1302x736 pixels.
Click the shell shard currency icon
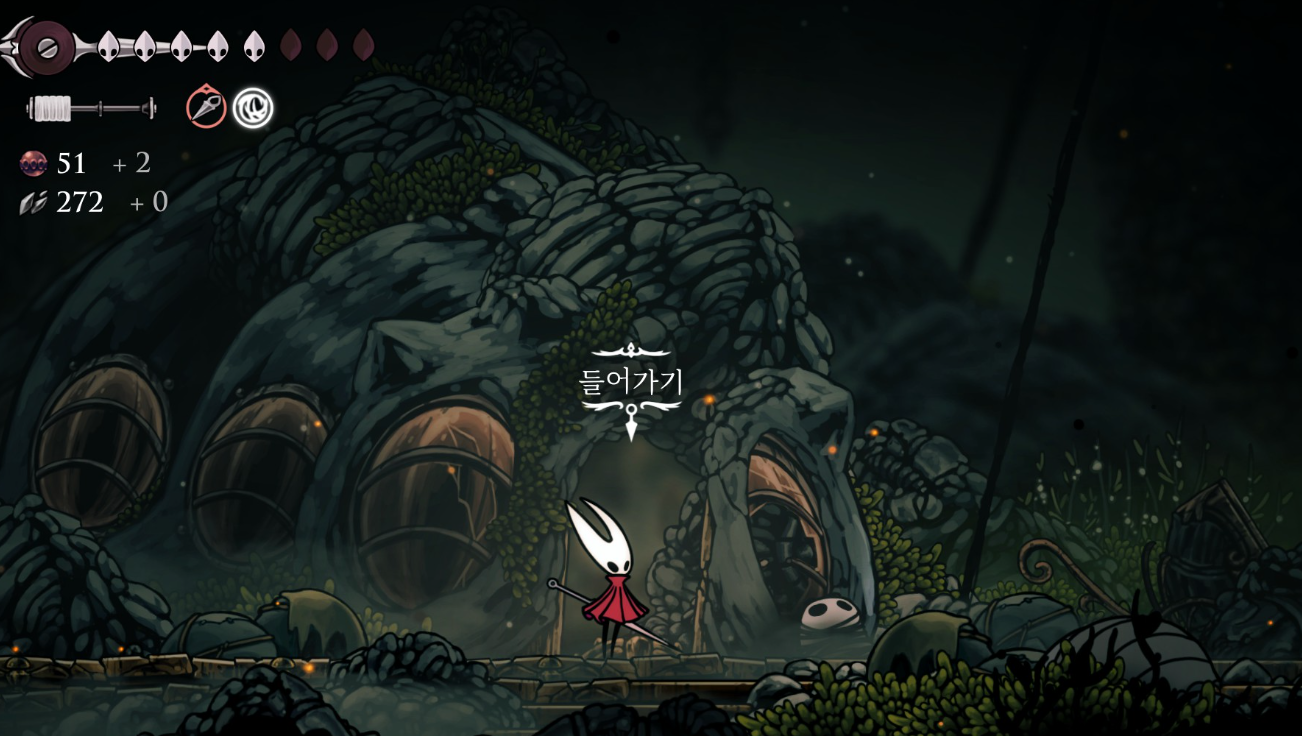click(33, 203)
